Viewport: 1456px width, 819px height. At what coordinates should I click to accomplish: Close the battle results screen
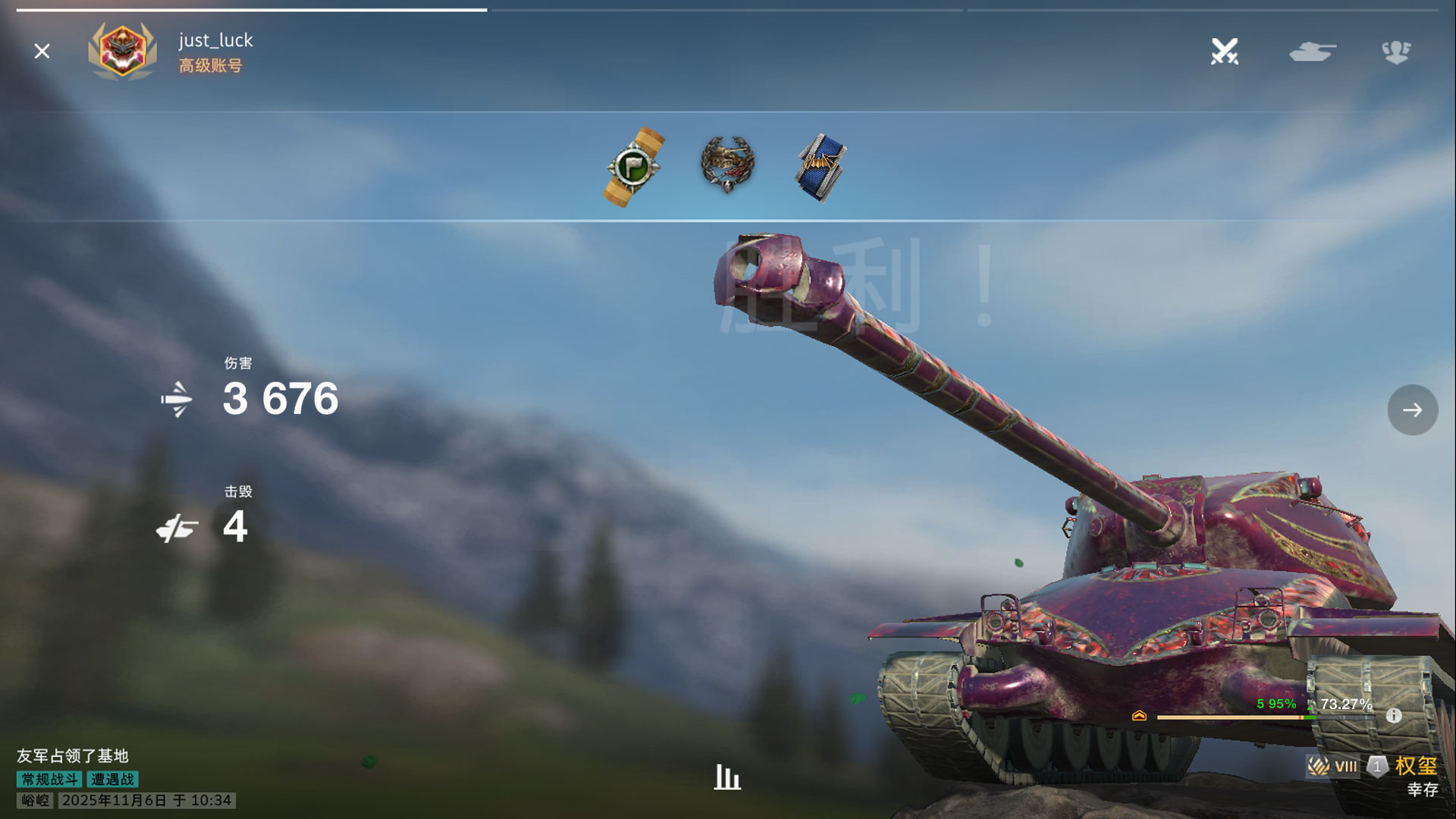42,51
